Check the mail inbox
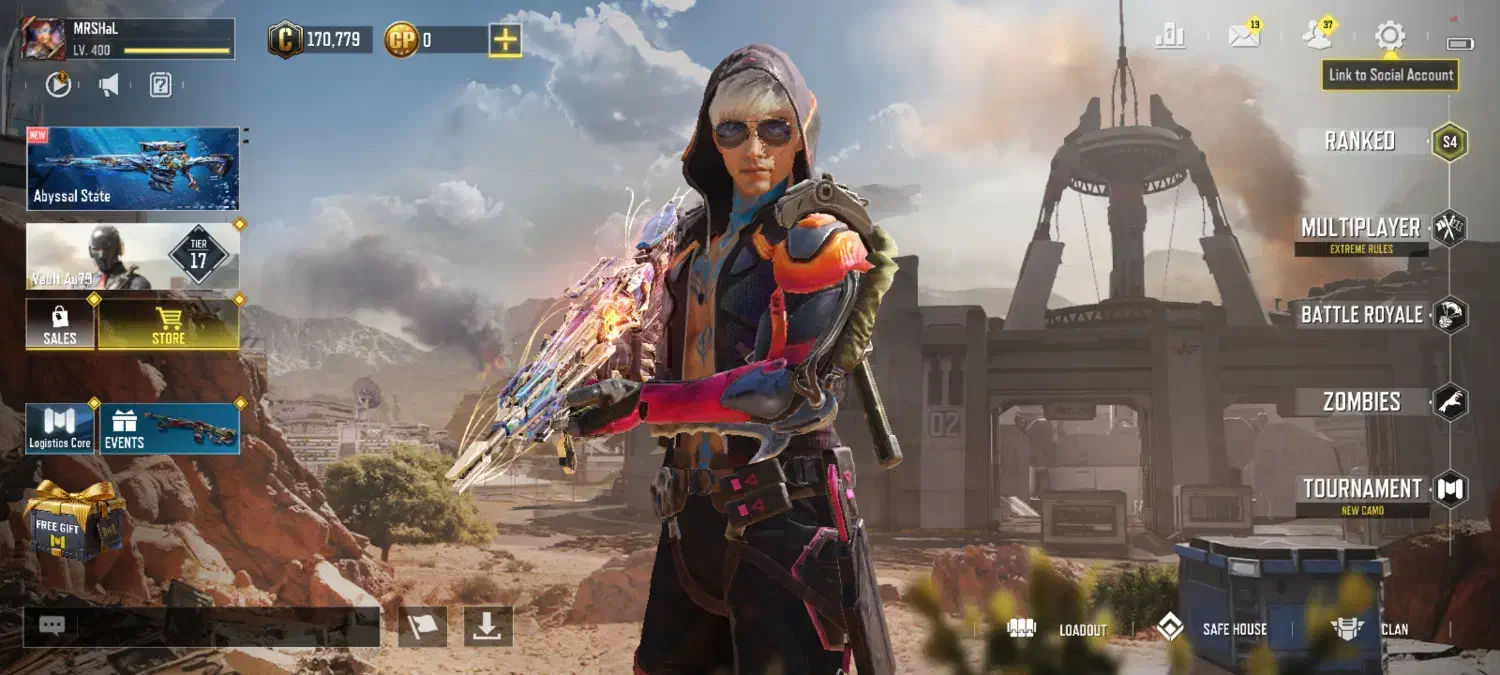Image resolution: width=1500 pixels, height=675 pixels. point(1244,37)
